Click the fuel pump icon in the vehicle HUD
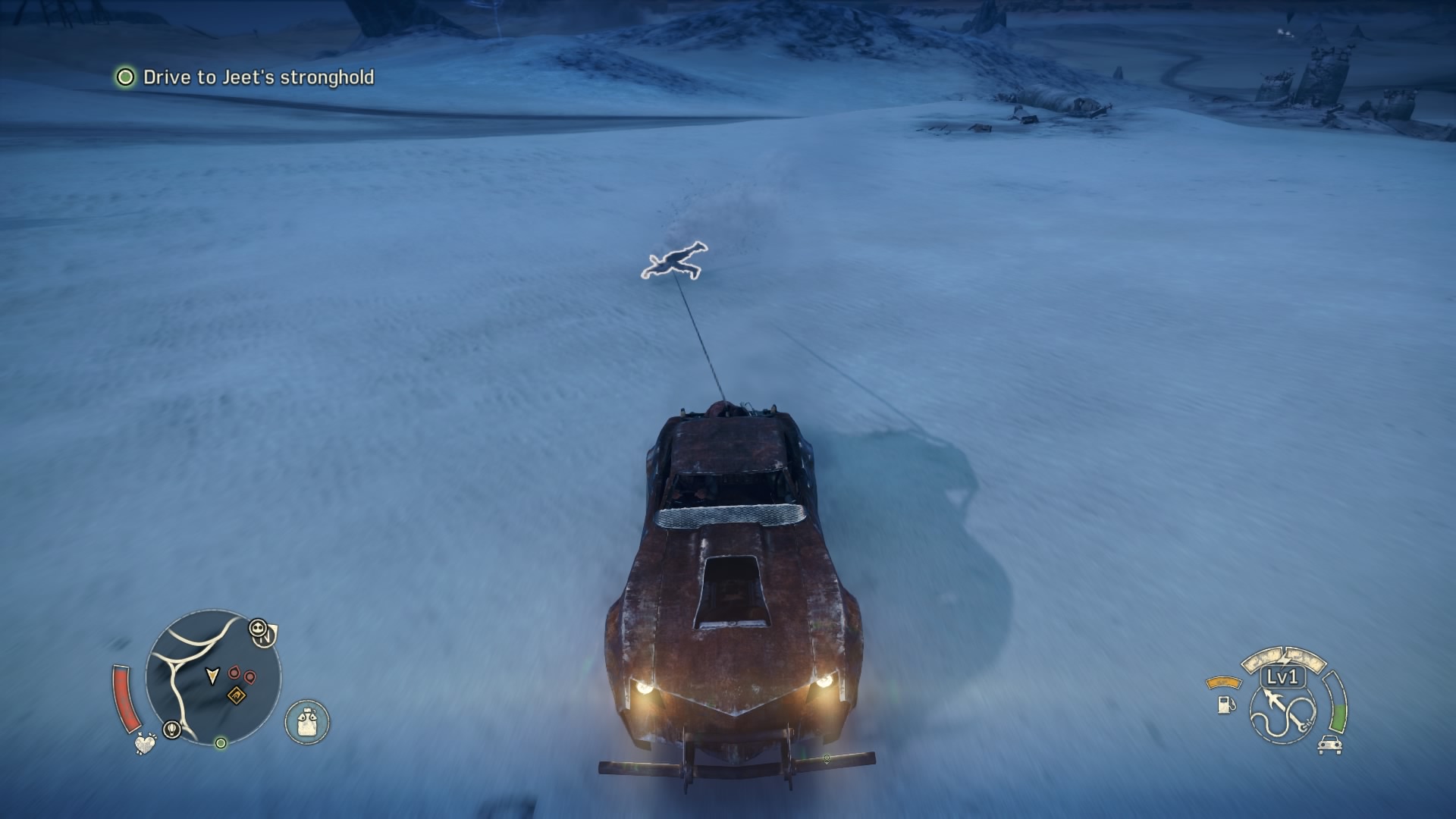The width and height of the screenshot is (1456, 819). point(1225,706)
